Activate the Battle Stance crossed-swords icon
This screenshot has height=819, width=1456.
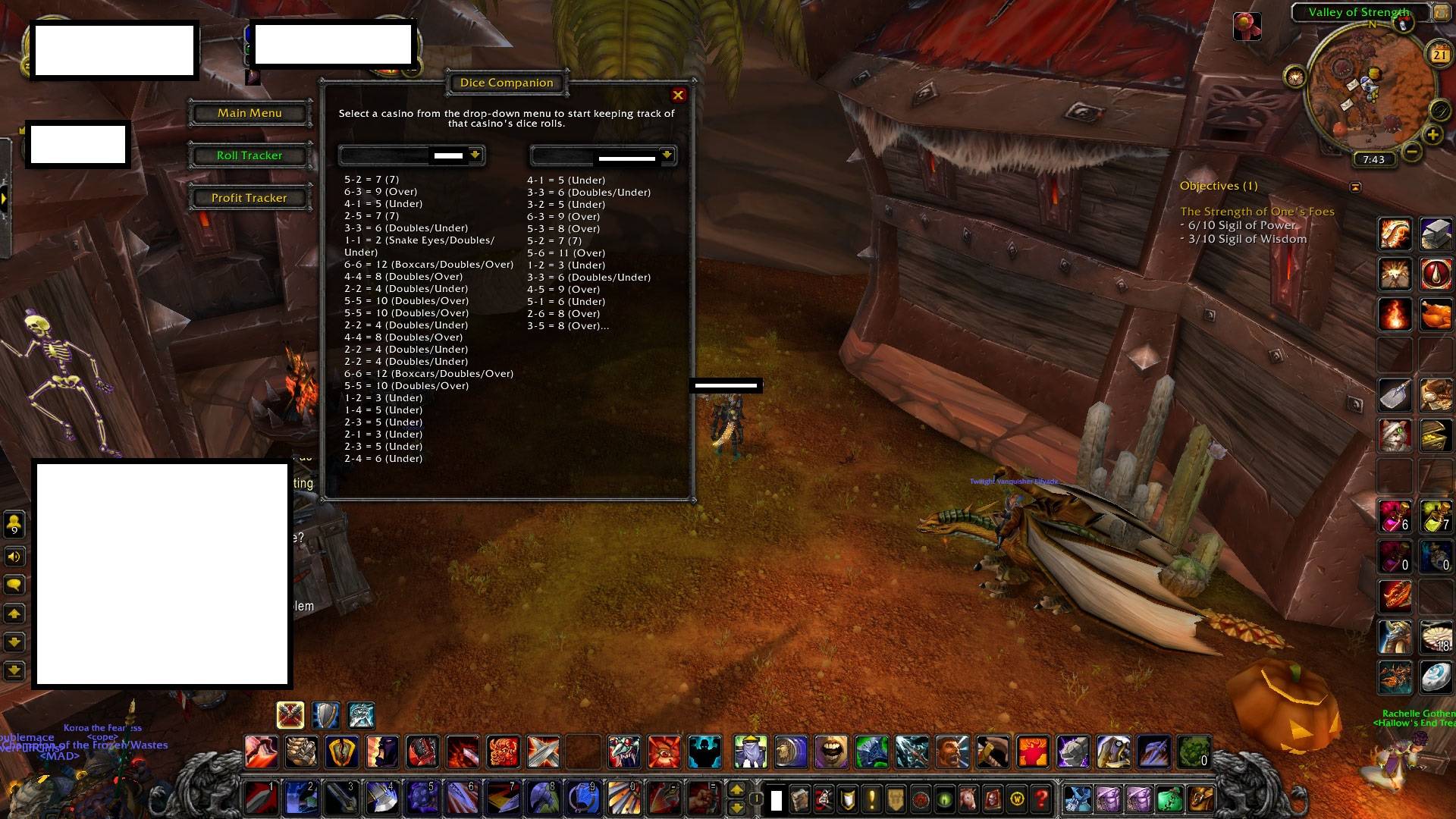pos(290,714)
